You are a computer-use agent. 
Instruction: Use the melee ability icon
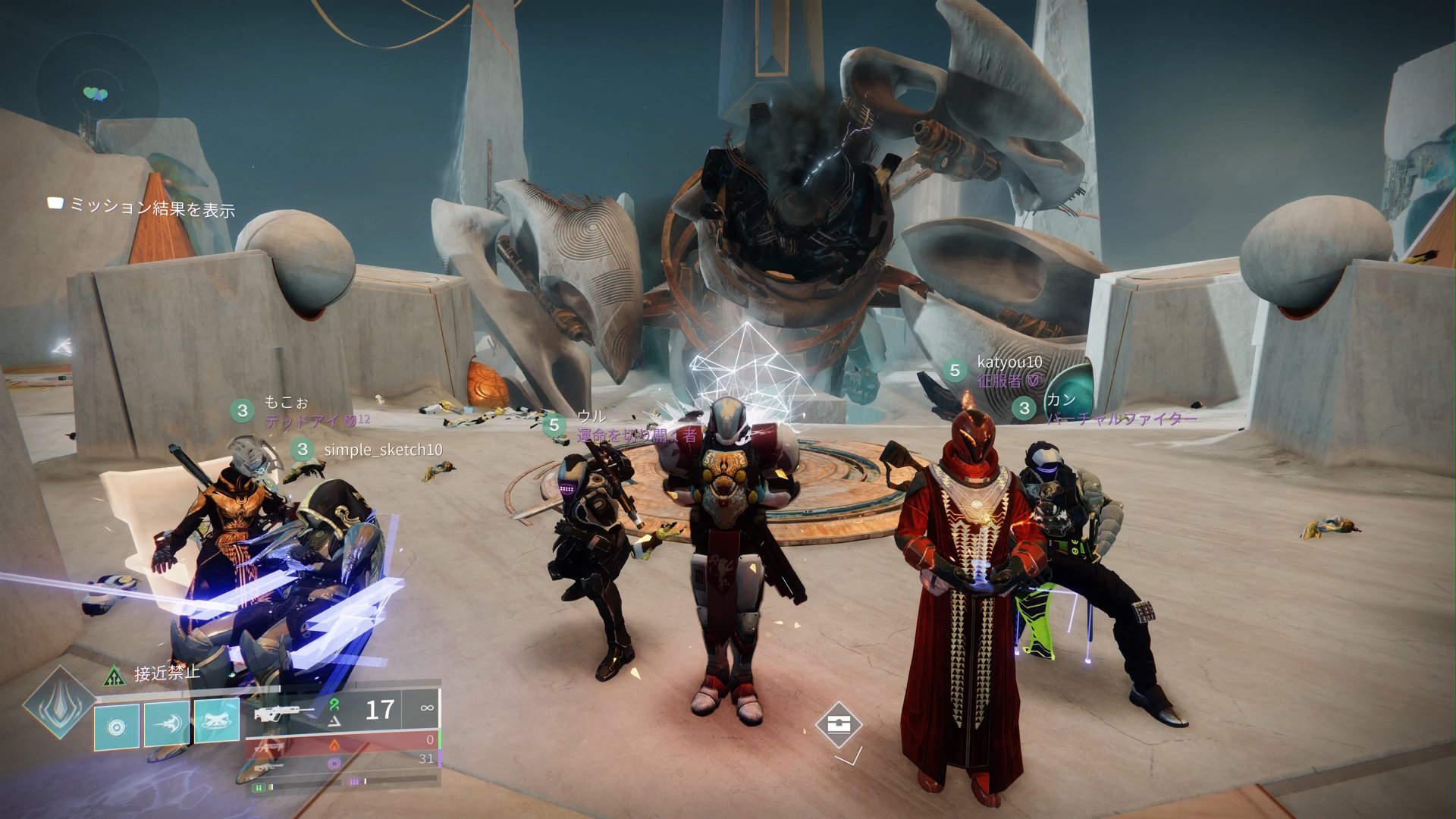coord(167,726)
